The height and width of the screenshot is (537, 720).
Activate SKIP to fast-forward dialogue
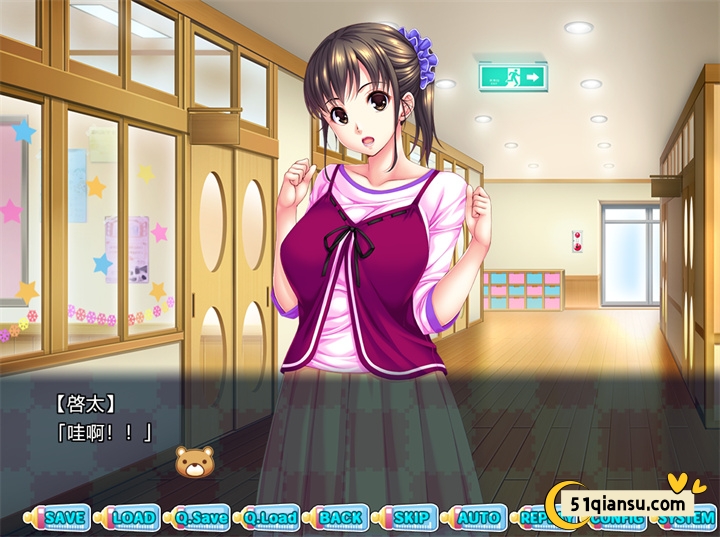409,518
